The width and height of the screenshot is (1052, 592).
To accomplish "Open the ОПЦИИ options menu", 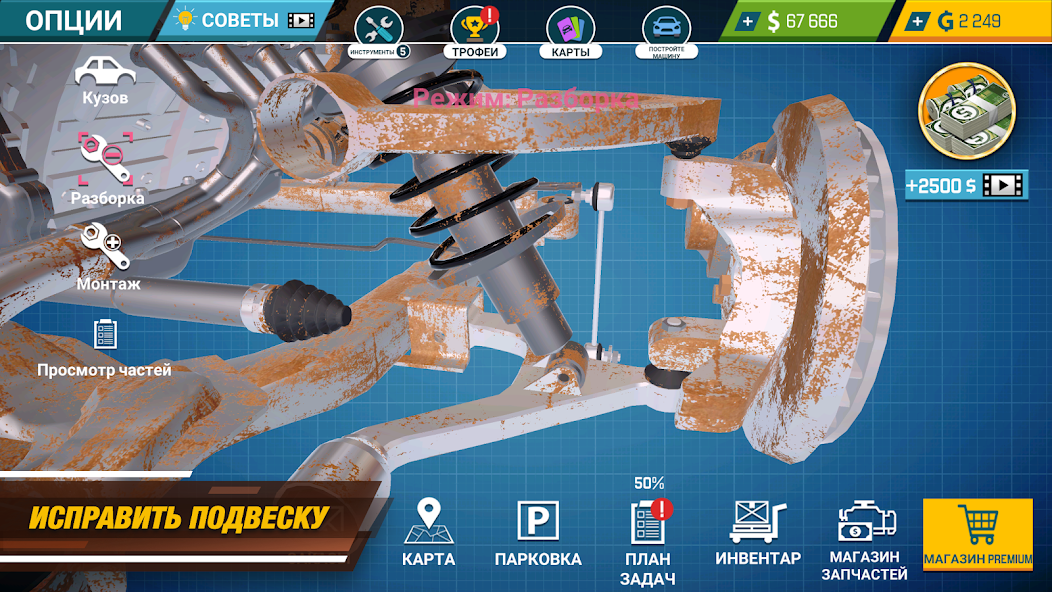I will coord(74,20).
